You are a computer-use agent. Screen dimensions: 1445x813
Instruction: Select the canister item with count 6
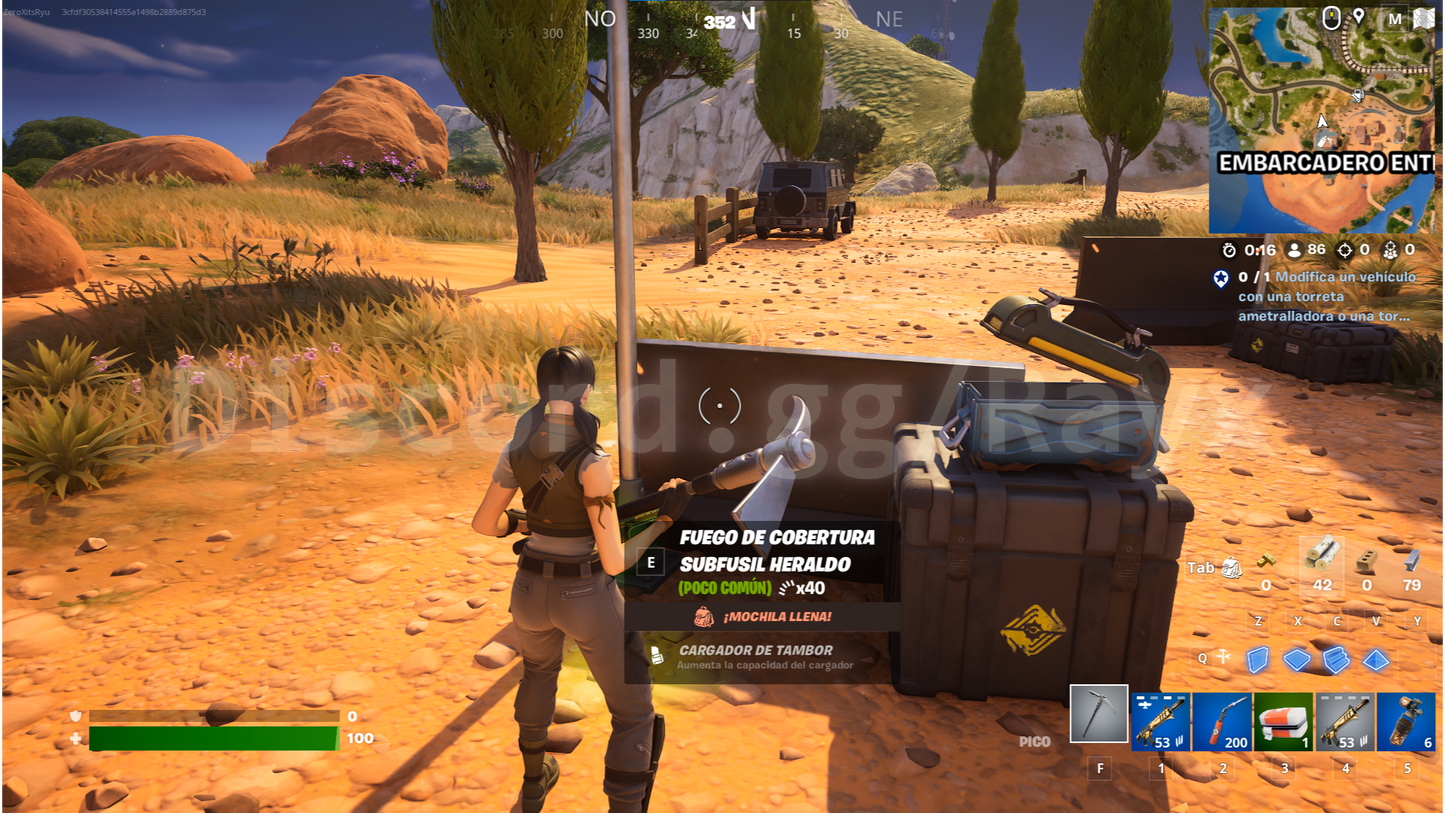pyautogui.click(x=1406, y=721)
